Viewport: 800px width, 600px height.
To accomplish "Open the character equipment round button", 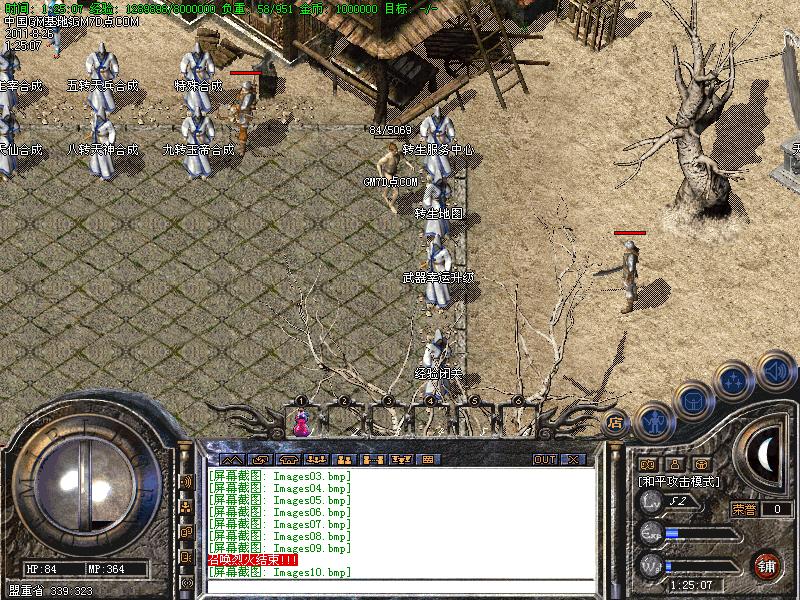I will point(654,422).
